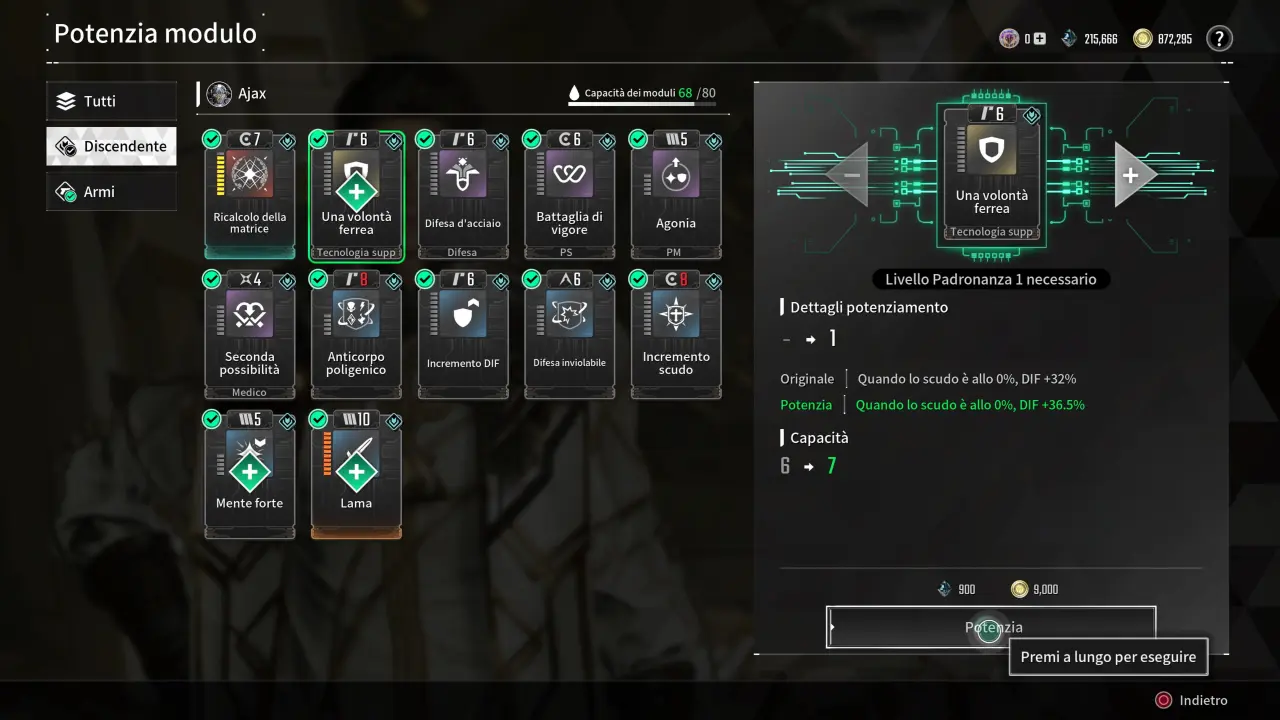Choose the Una volontà ferrea module card

coord(356,195)
